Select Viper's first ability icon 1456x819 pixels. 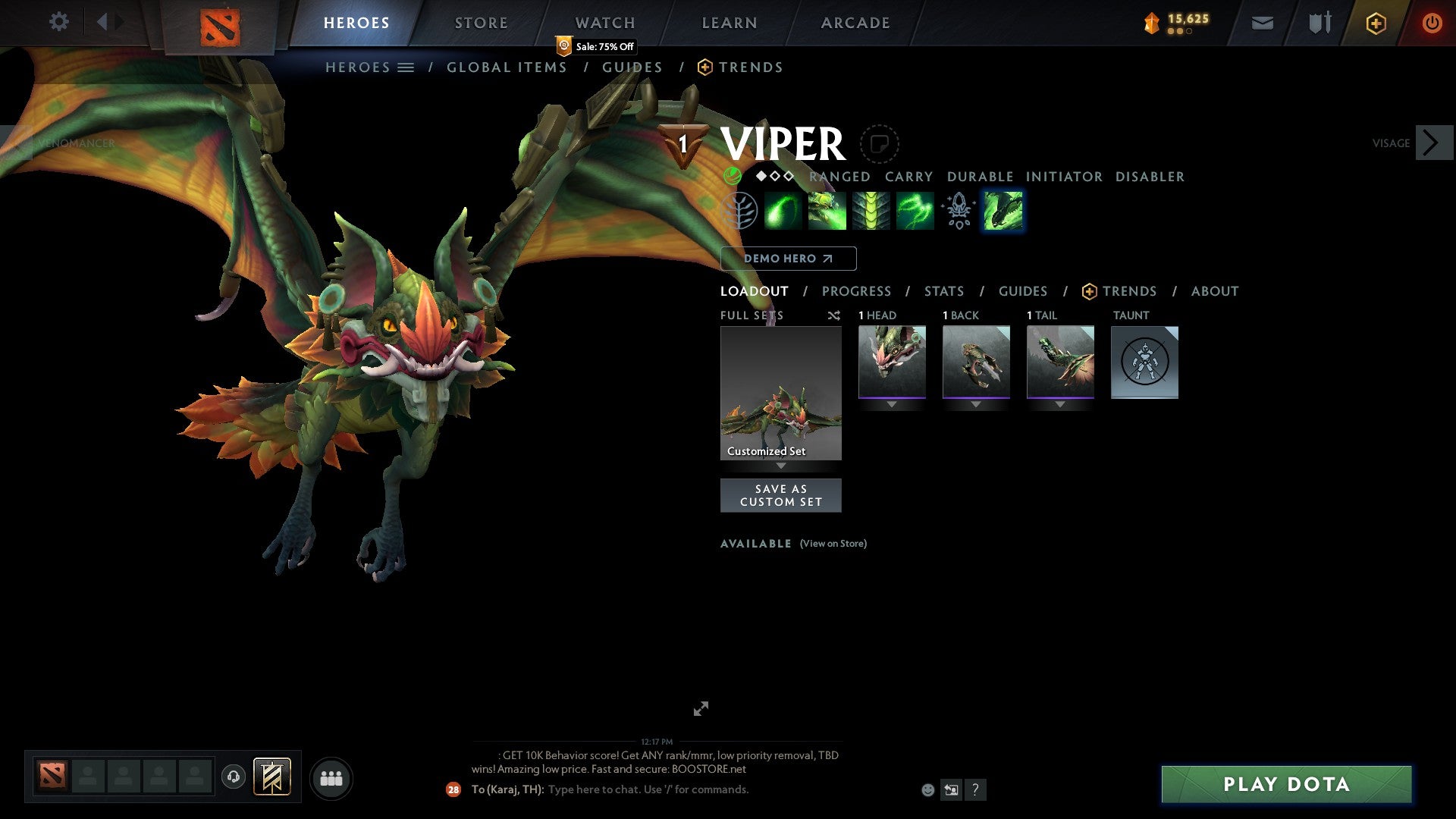[x=784, y=211]
